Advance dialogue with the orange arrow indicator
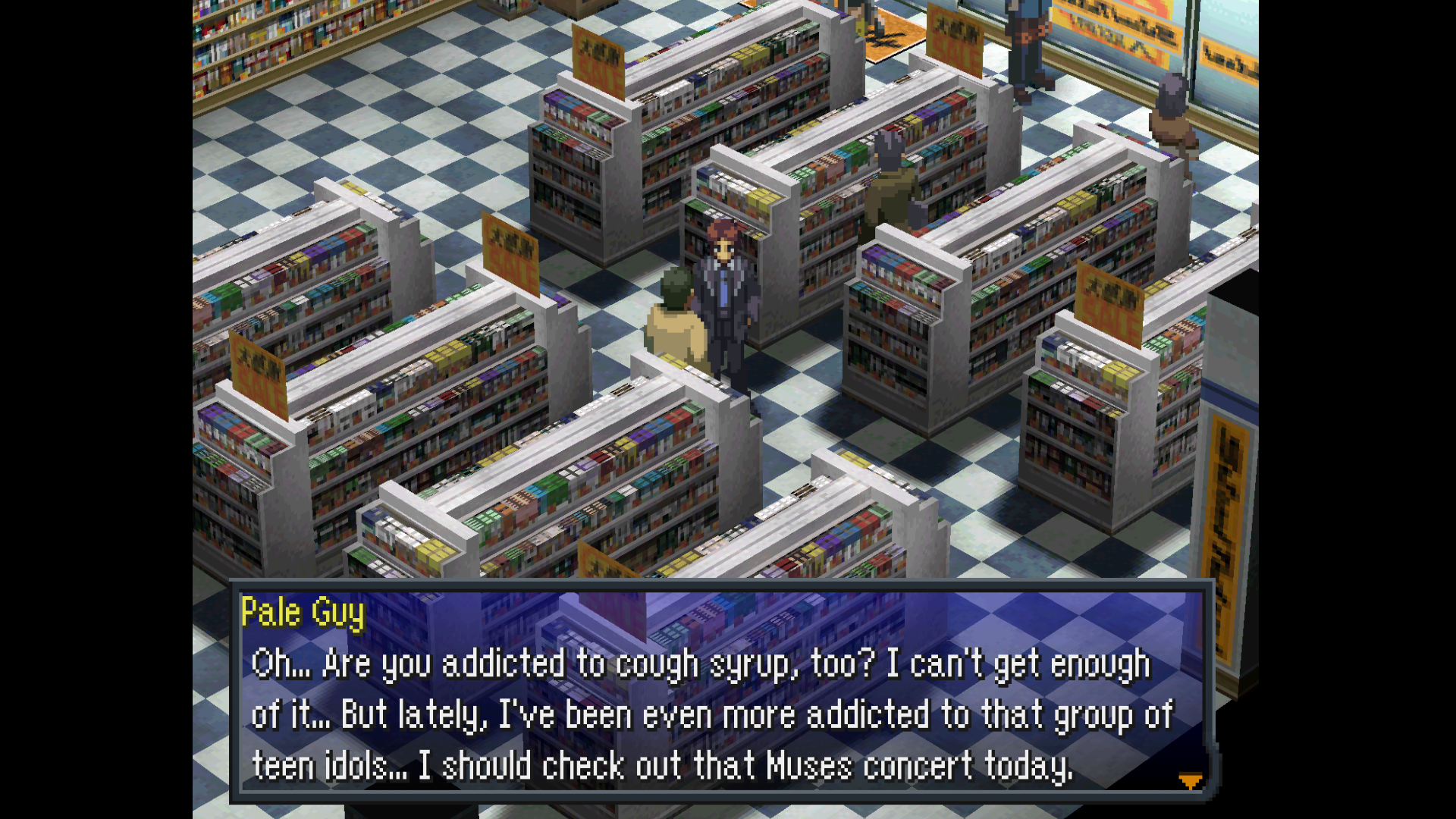The image size is (1456, 819). pyautogui.click(x=1190, y=780)
